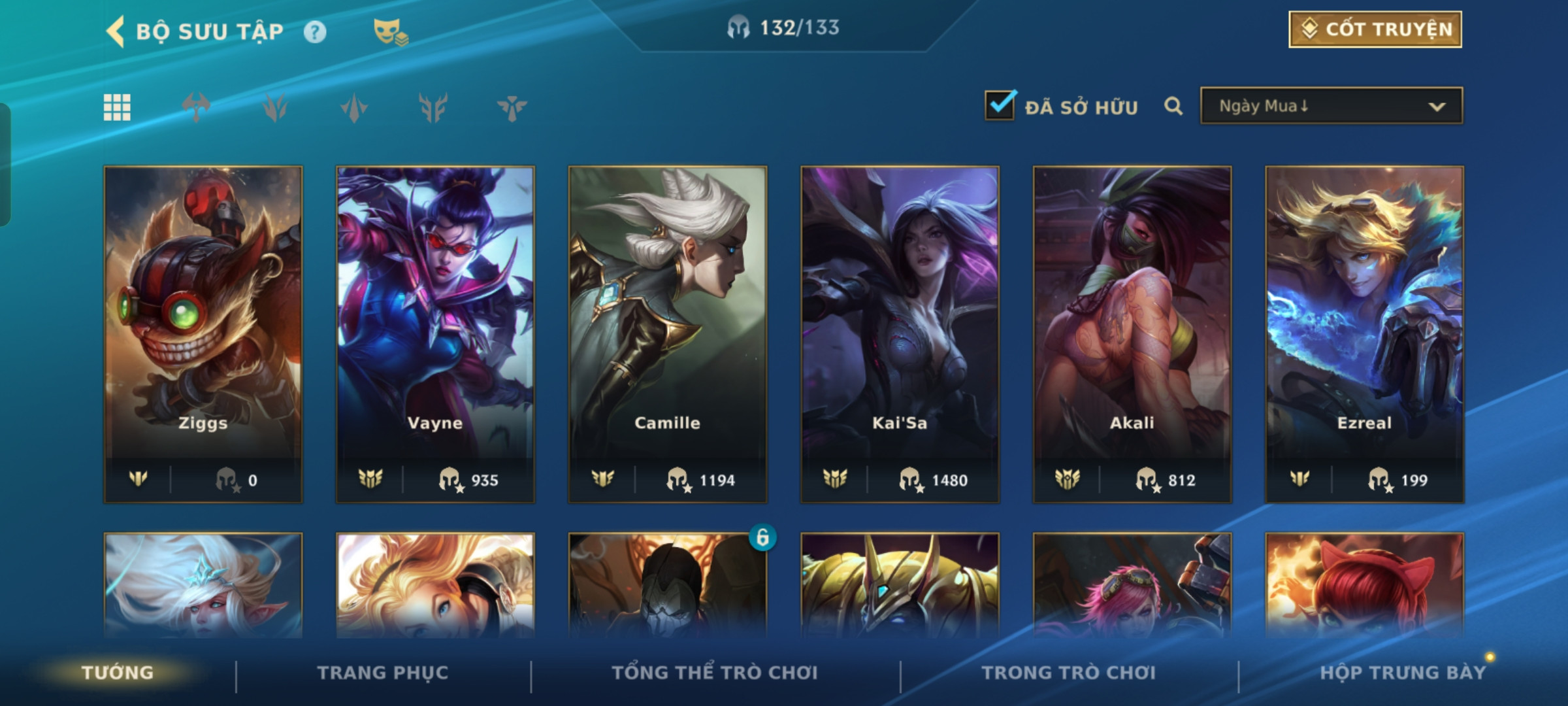Toggle the Đã Sở Hữu checkbox
This screenshot has height=706, width=1568.
tap(1000, 105)
